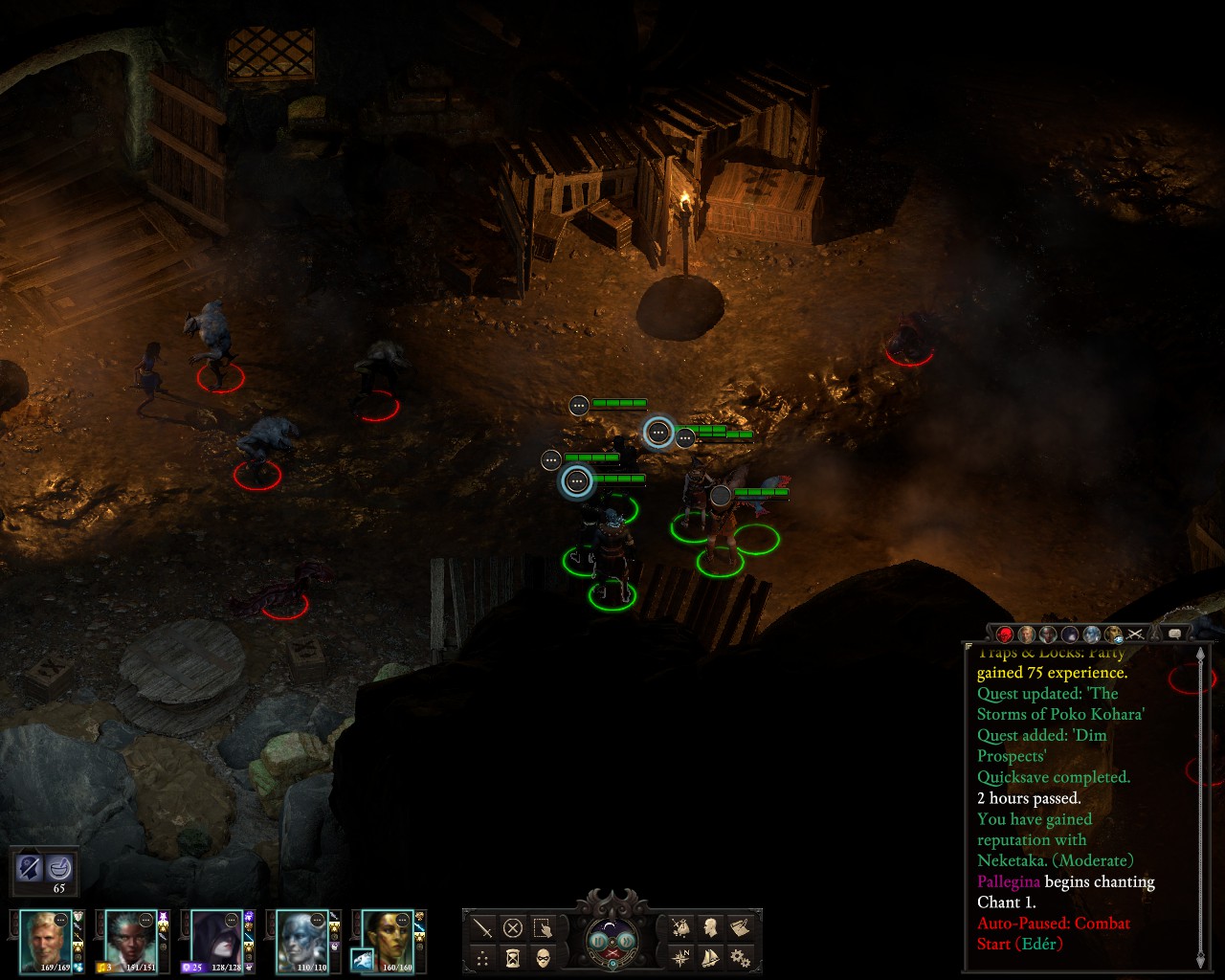Select the blond-haired Edér party portrait

click(x=45, y=940)
